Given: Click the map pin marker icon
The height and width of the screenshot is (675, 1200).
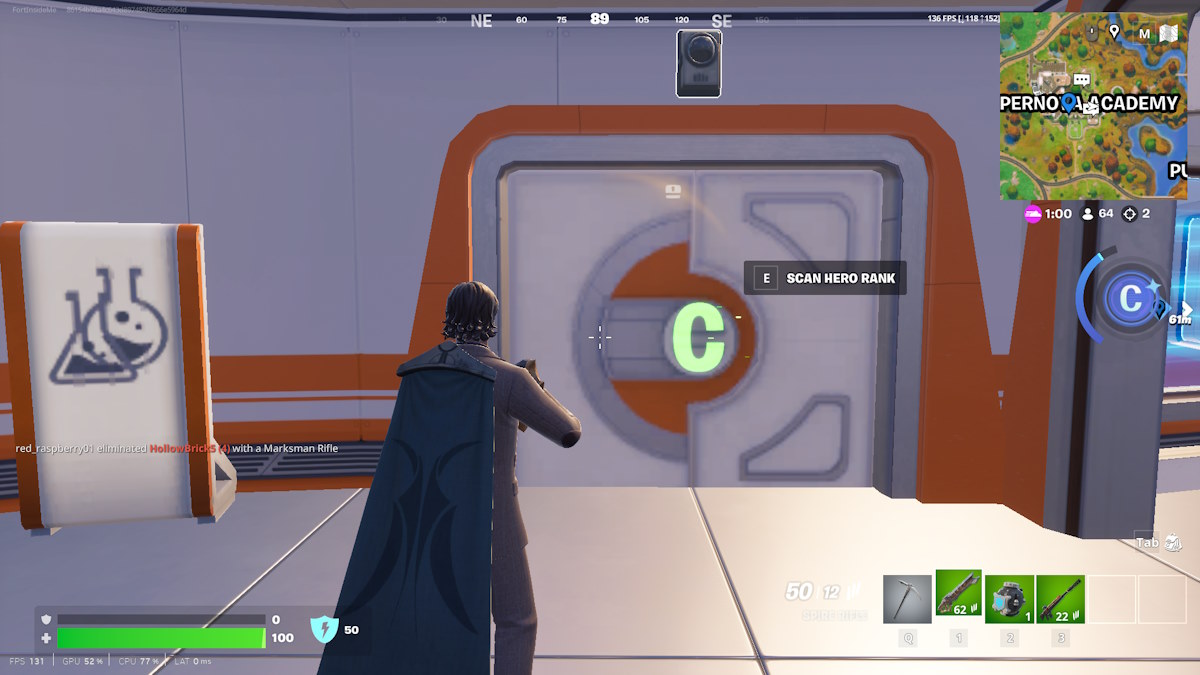Looking at the screenshot, I should (1114, 33).
